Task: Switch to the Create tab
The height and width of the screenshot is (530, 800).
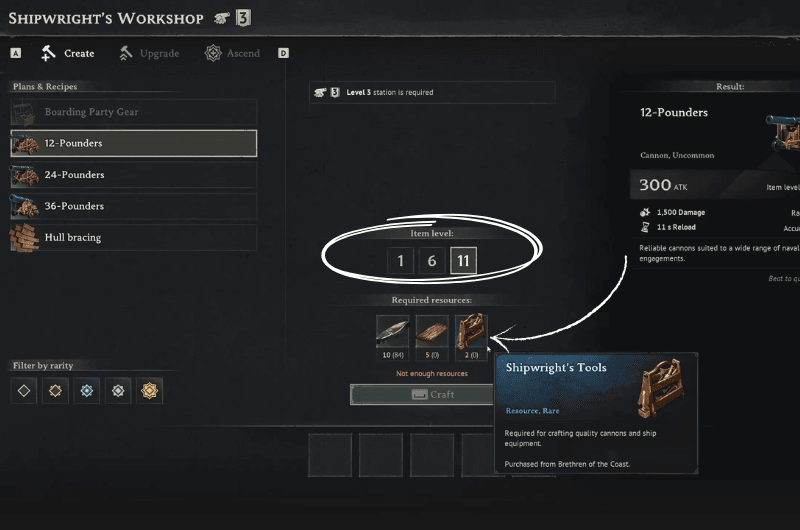Action: click(x=68, y=53)
